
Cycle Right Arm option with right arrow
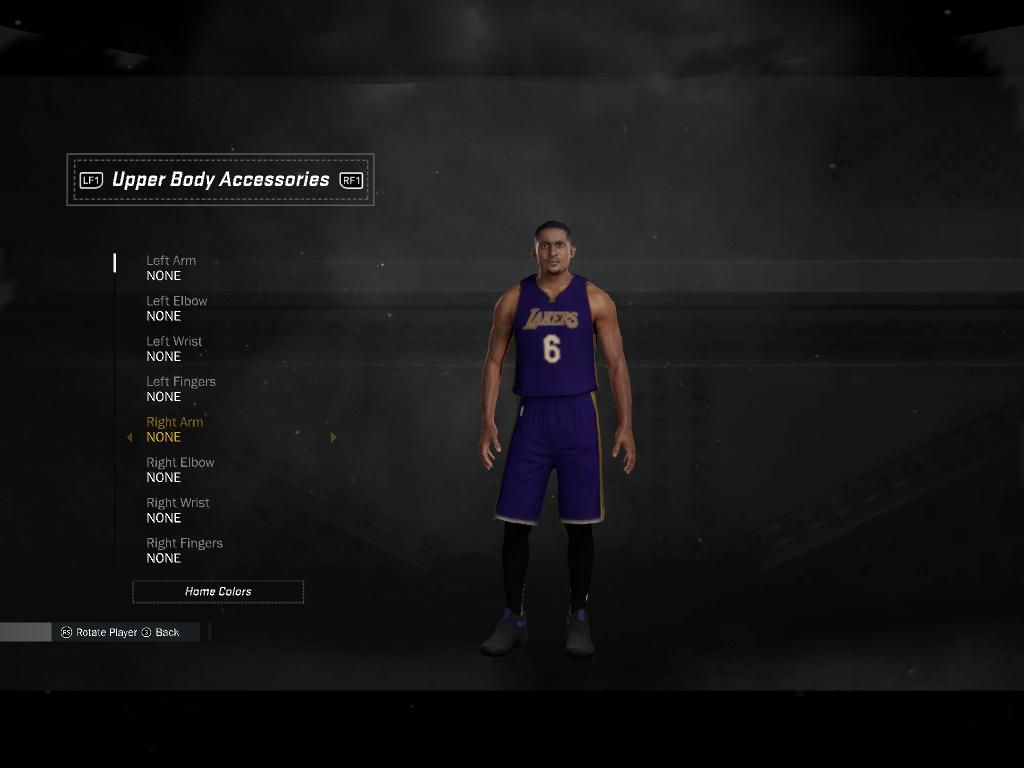pyautogui.click(x=333, y=437)
